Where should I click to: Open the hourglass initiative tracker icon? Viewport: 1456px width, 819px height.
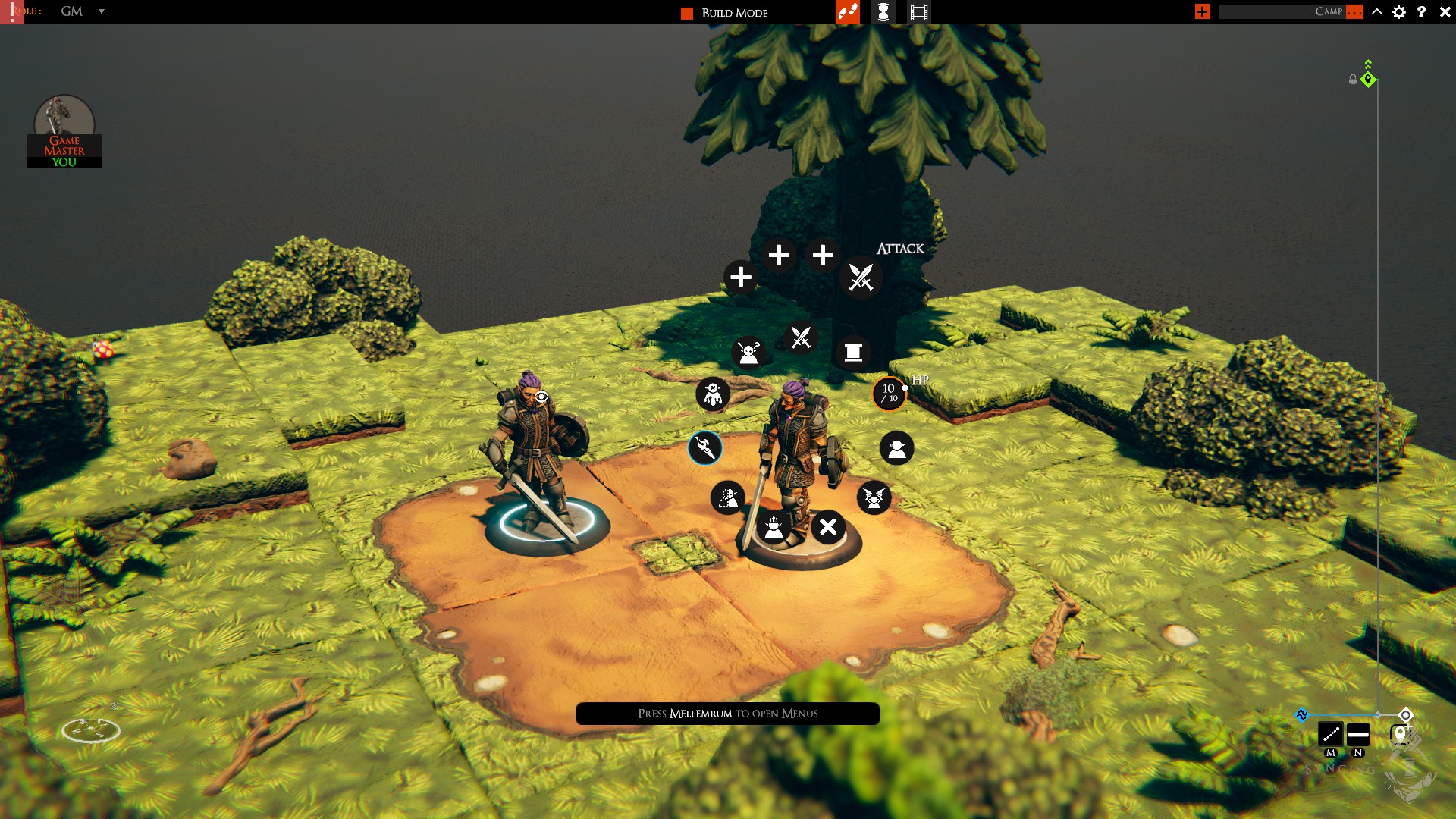click(883, 13)
